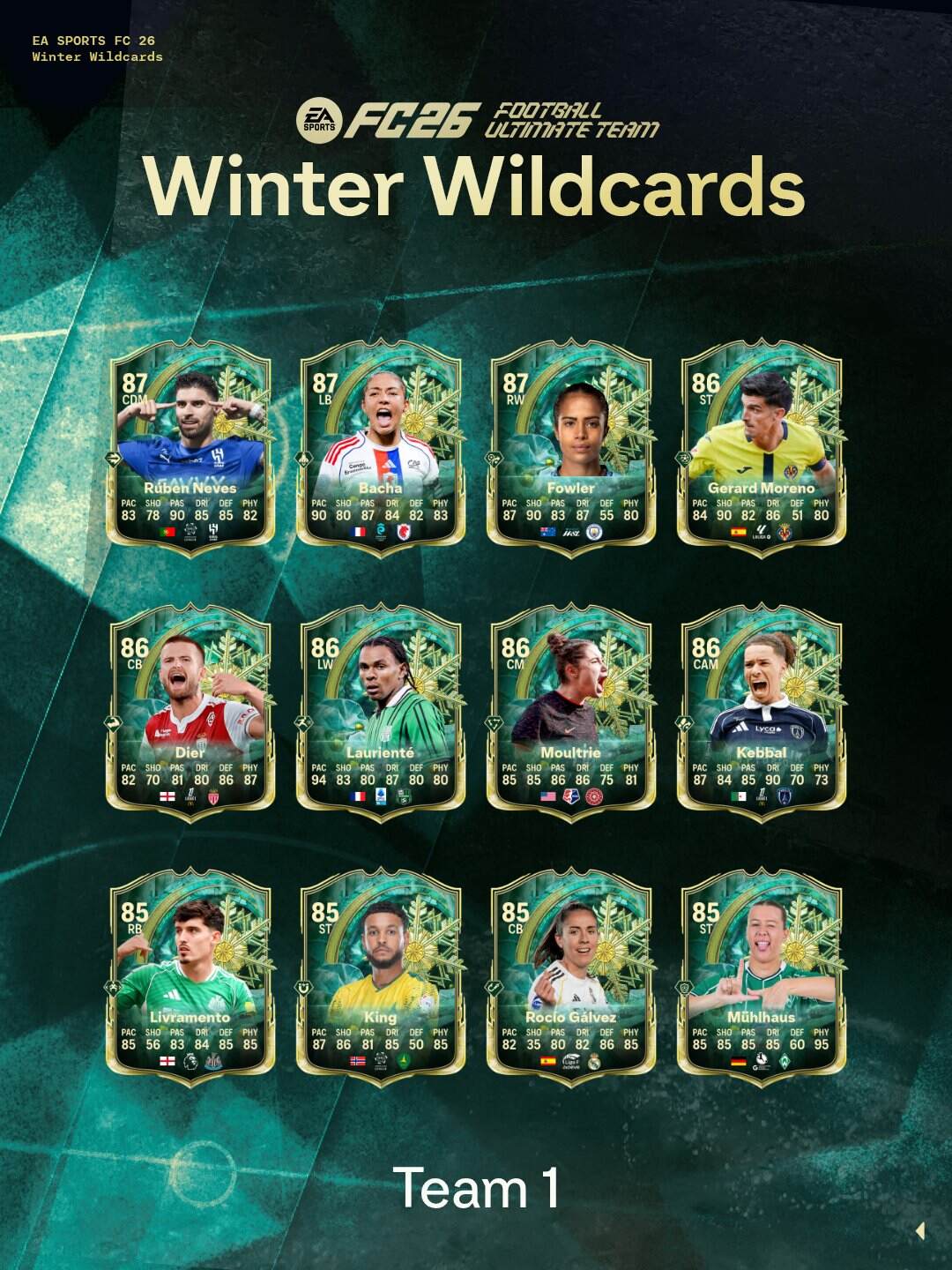The width and height of the screenshot is (952, 1270).
Task: Select the Mühlhaus 85 ST card
Action: pos(762,979)
